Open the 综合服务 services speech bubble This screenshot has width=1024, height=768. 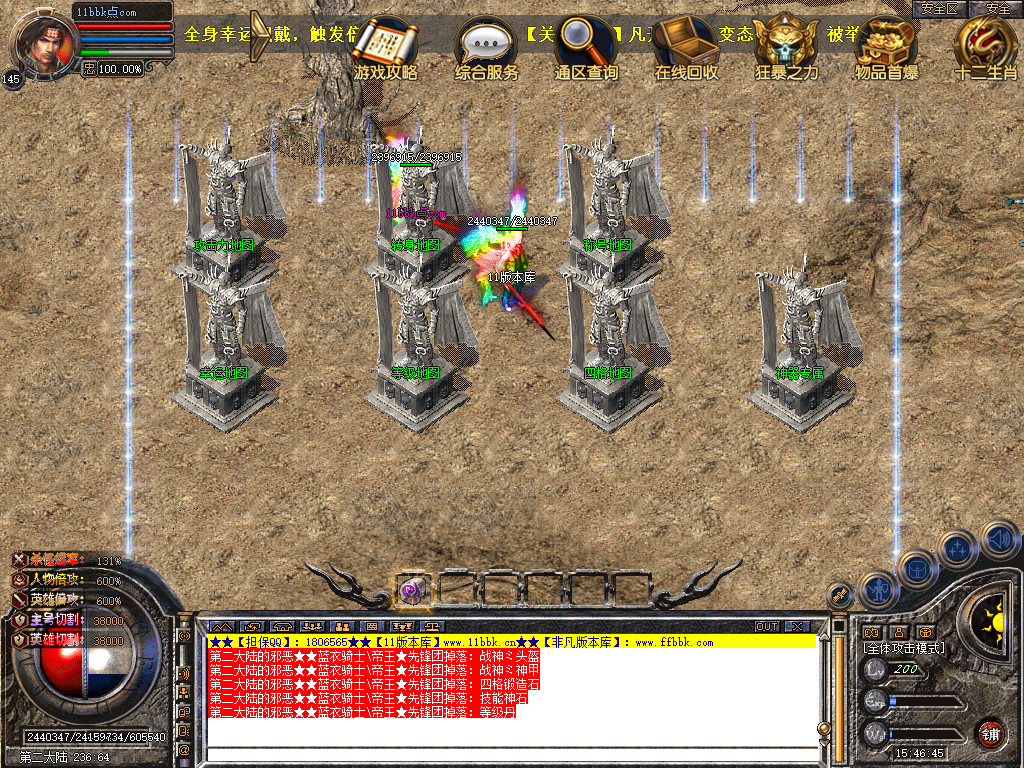pos(486,45)
